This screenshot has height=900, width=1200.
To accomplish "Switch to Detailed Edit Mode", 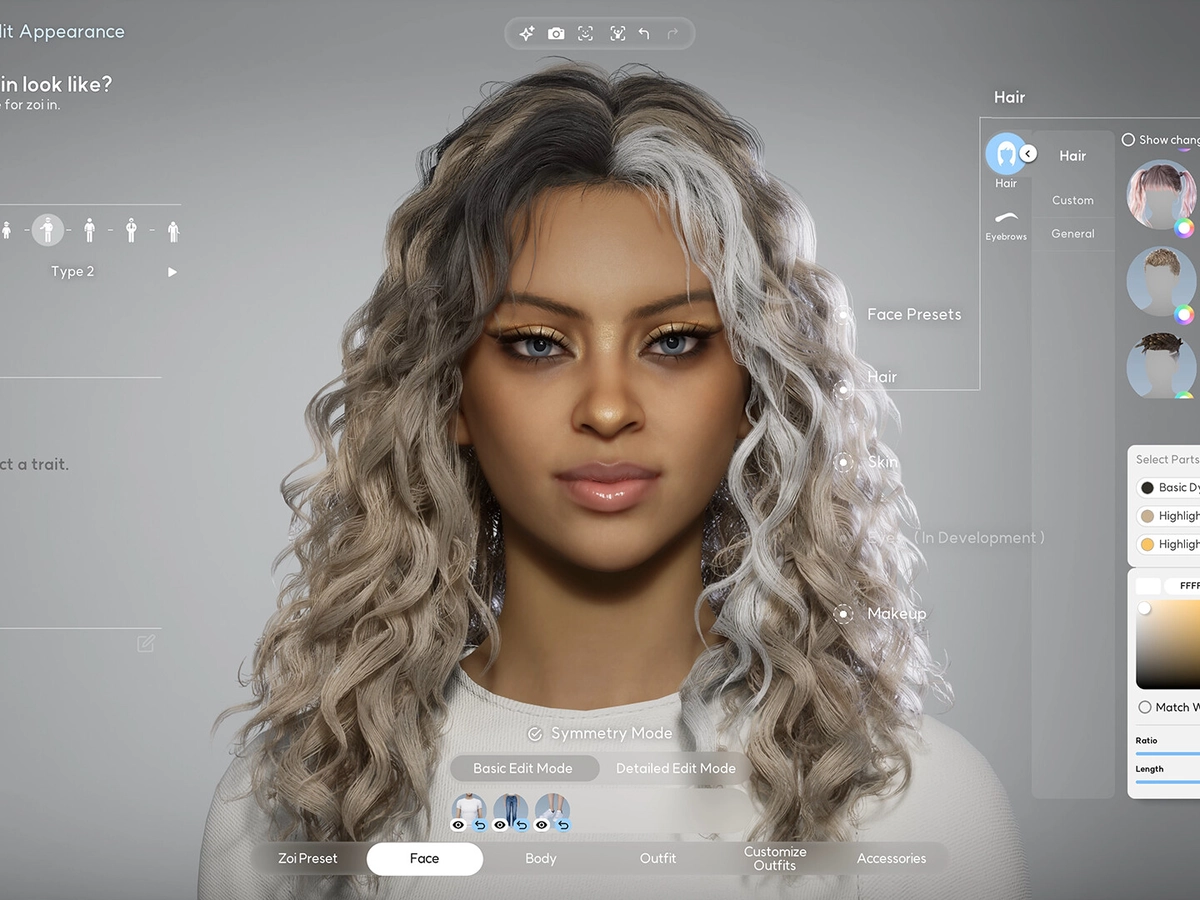I will tap(675, 768).
